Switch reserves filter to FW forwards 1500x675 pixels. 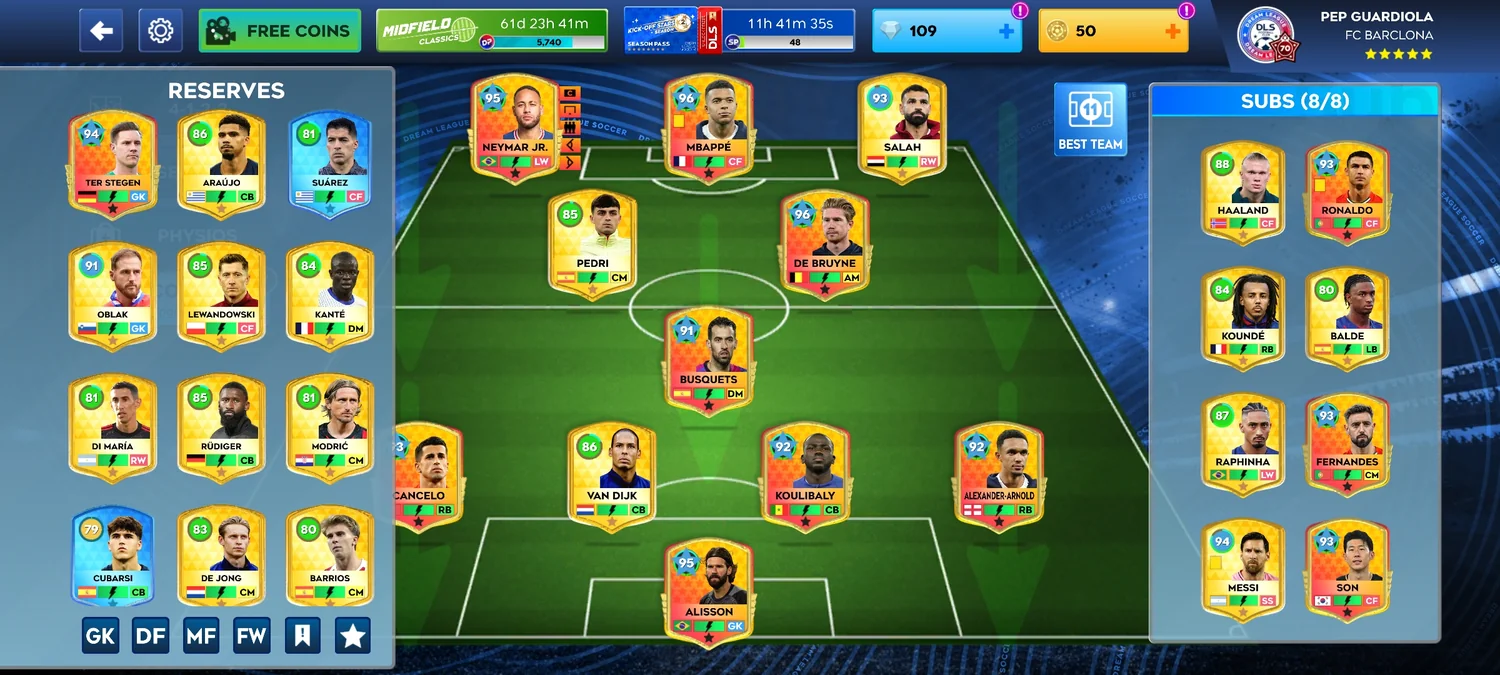(252, 635)
